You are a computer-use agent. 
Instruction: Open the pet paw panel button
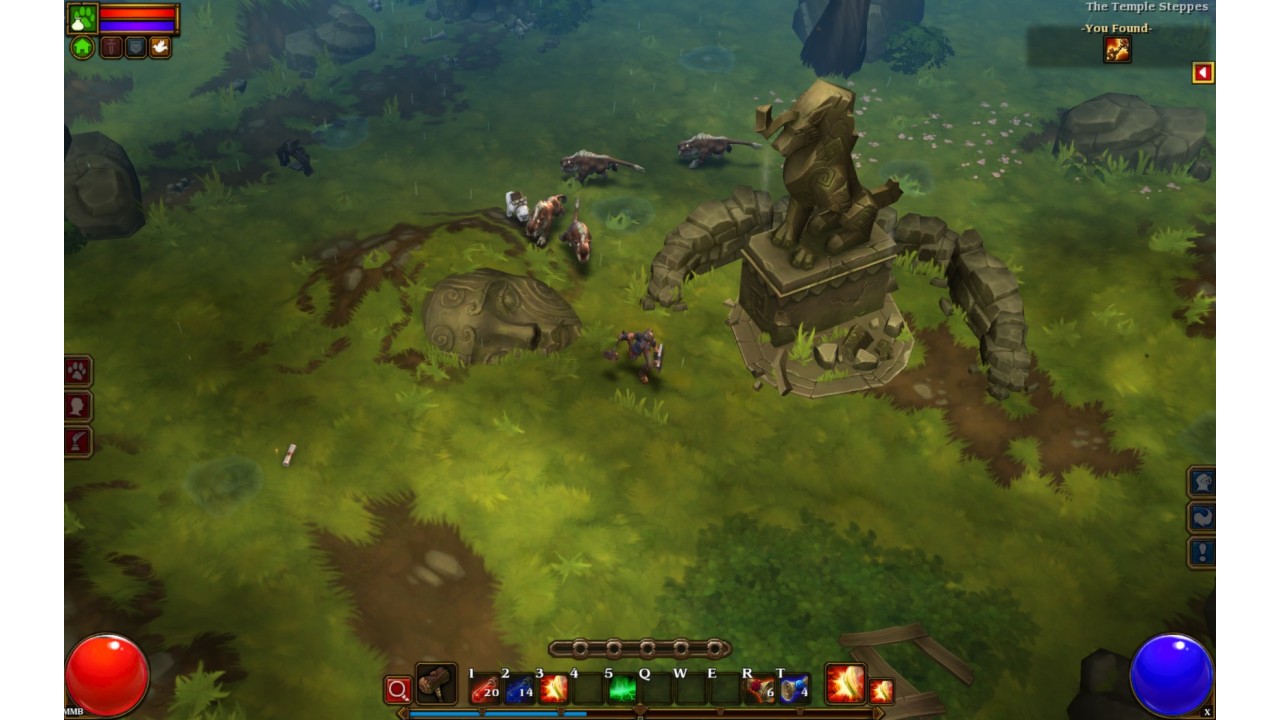[78, 372]
